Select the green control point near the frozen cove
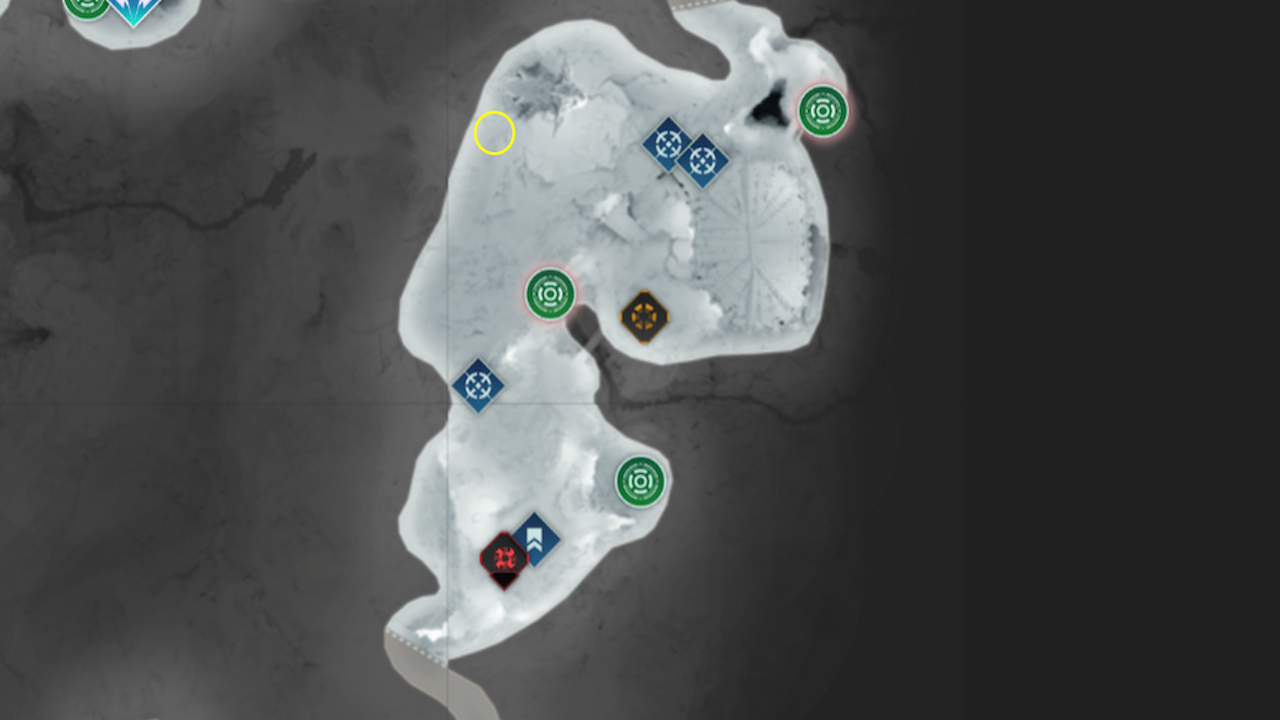This screenshot has width=1280, height=720. pyautogui.click(x=822, y=112)
